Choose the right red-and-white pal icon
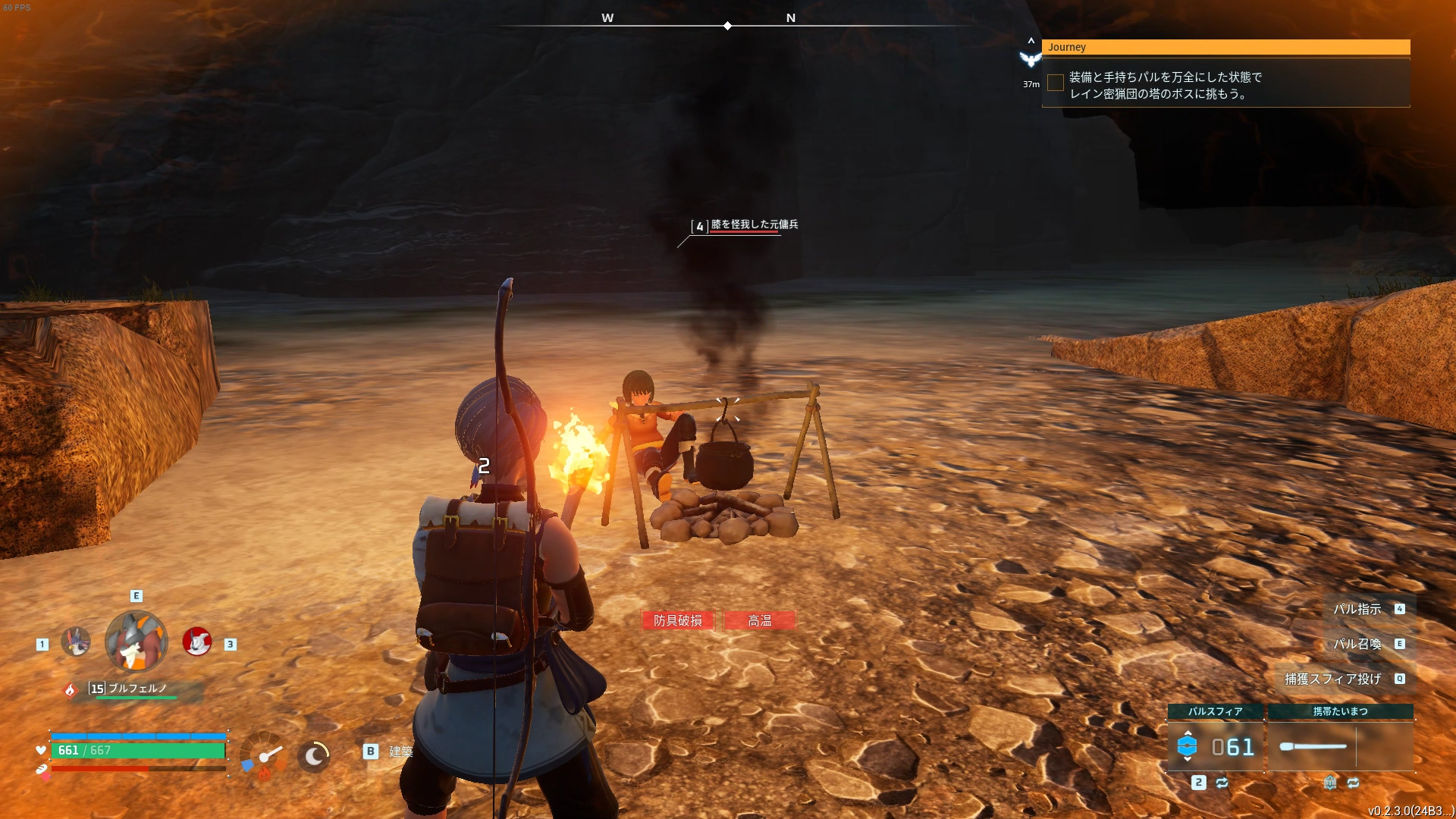The width and height of the screenshot is (1456, 819). tap(197, 642)
